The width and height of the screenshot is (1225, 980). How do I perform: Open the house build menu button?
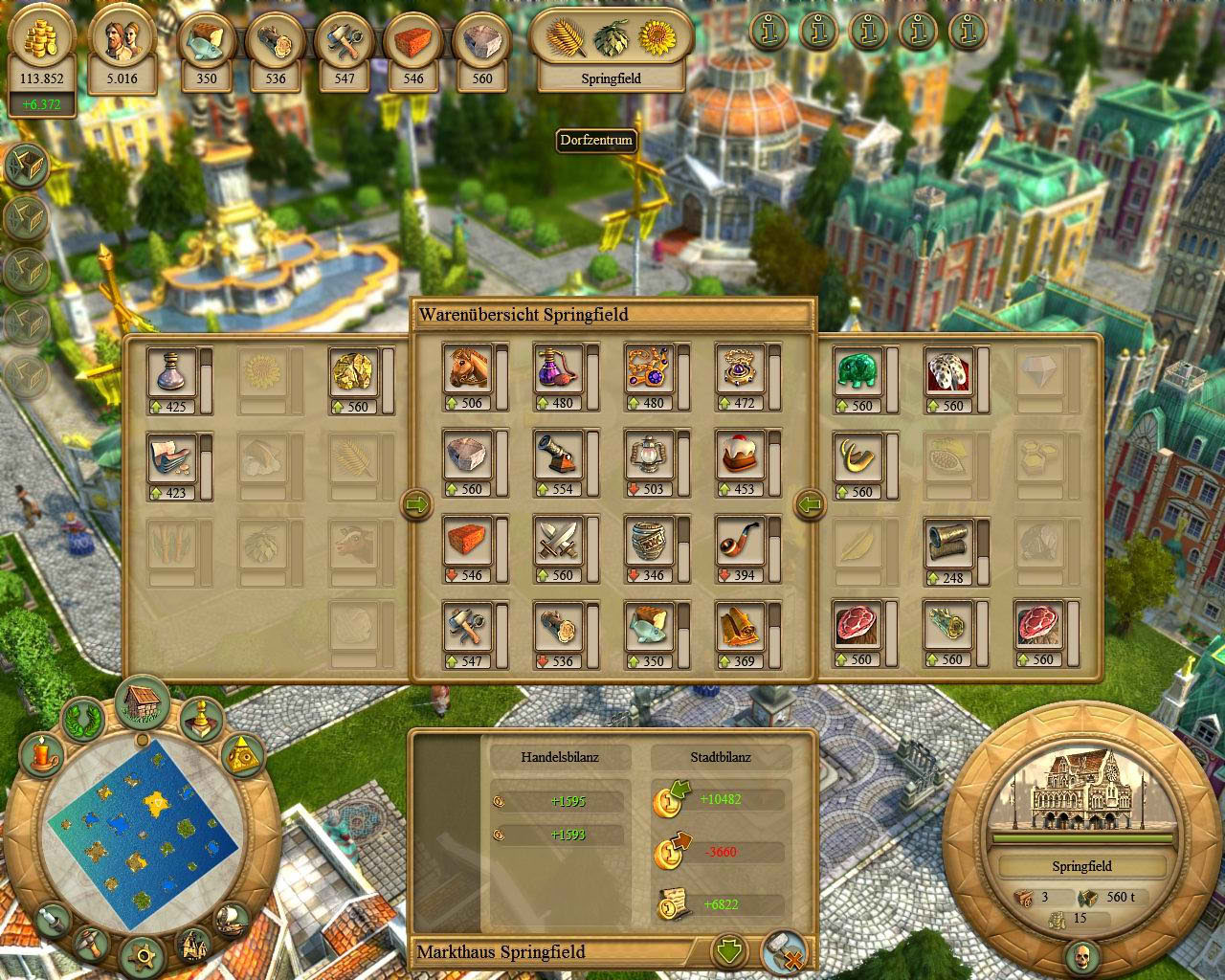(142, 700)
